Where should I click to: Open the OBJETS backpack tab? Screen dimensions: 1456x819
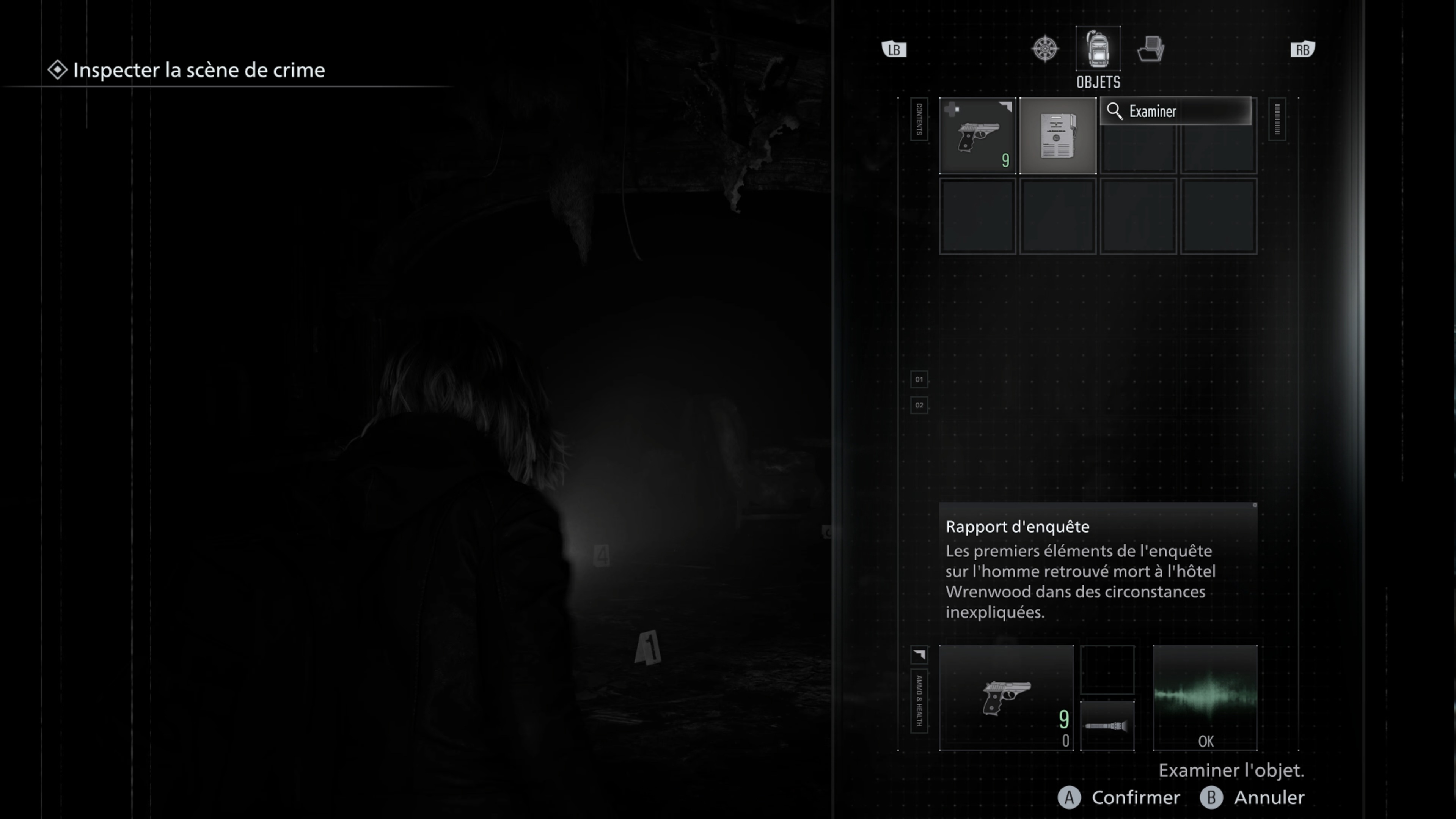point(1098,49)
